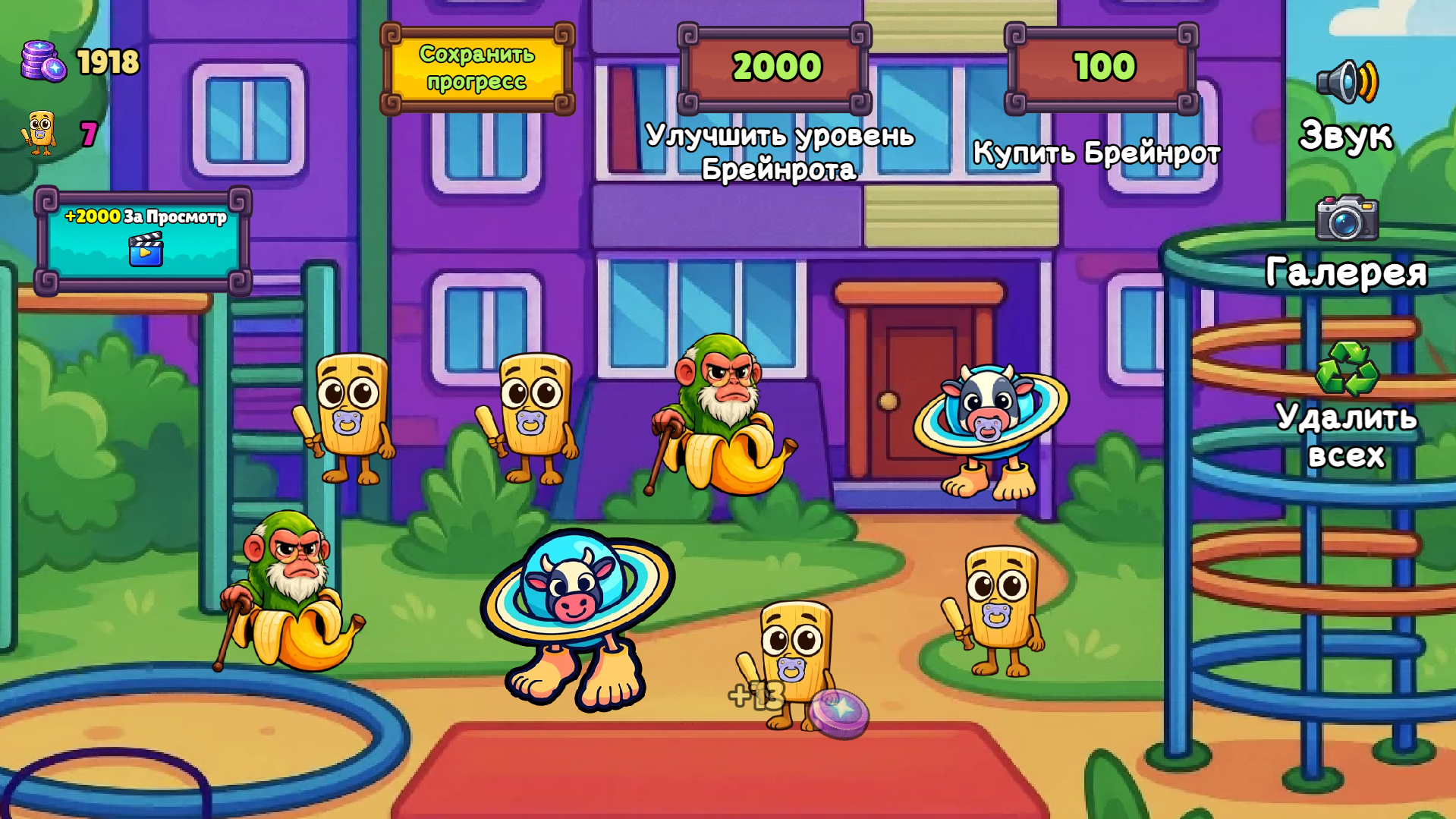Click the +2000 За Просмотр banner
The width and height of the screenshot is (1456, 819).
(146, 239)
